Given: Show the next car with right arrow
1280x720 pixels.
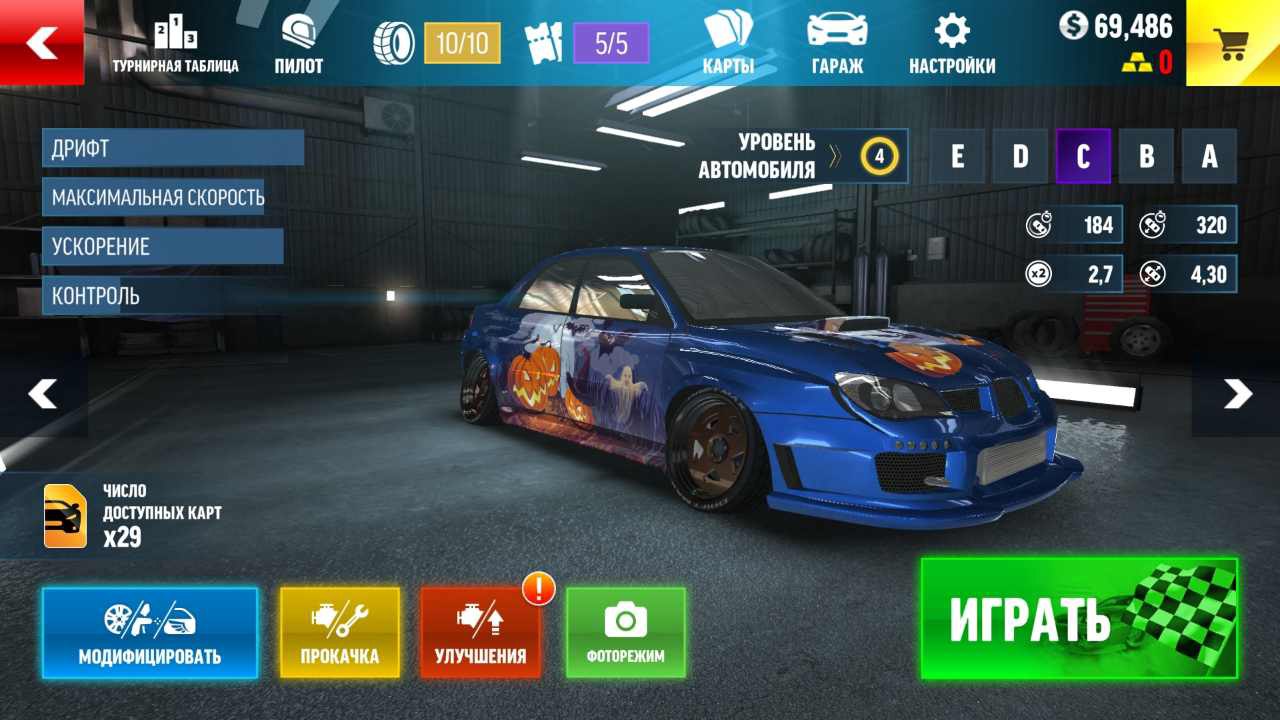Looking at the screenshot, I should click(1237, 394).
